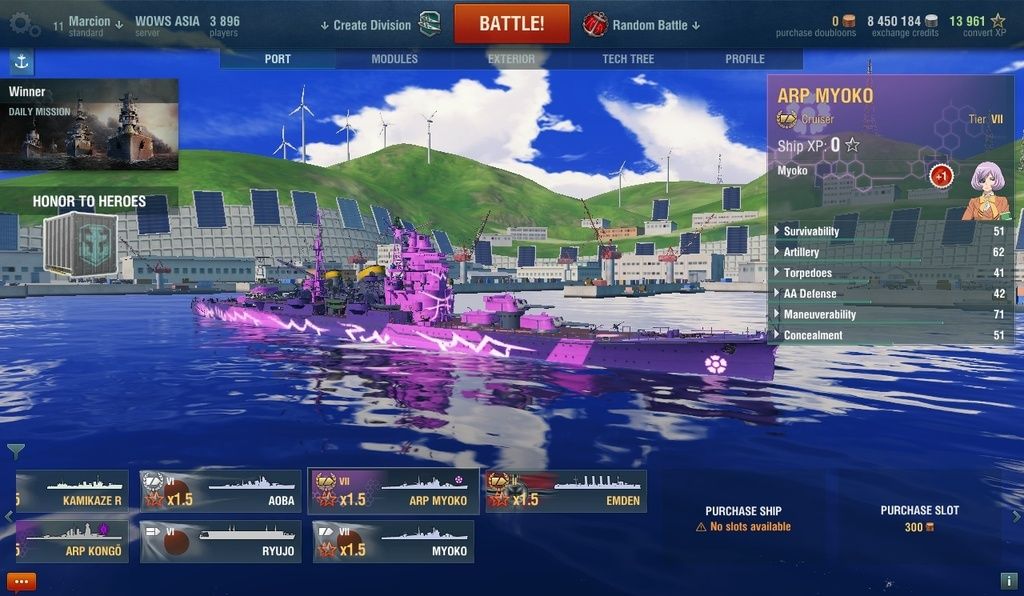Screen dimensions: 1024x596
Task: Start the match with the BATTLE! button
Action: coord(511,24)
